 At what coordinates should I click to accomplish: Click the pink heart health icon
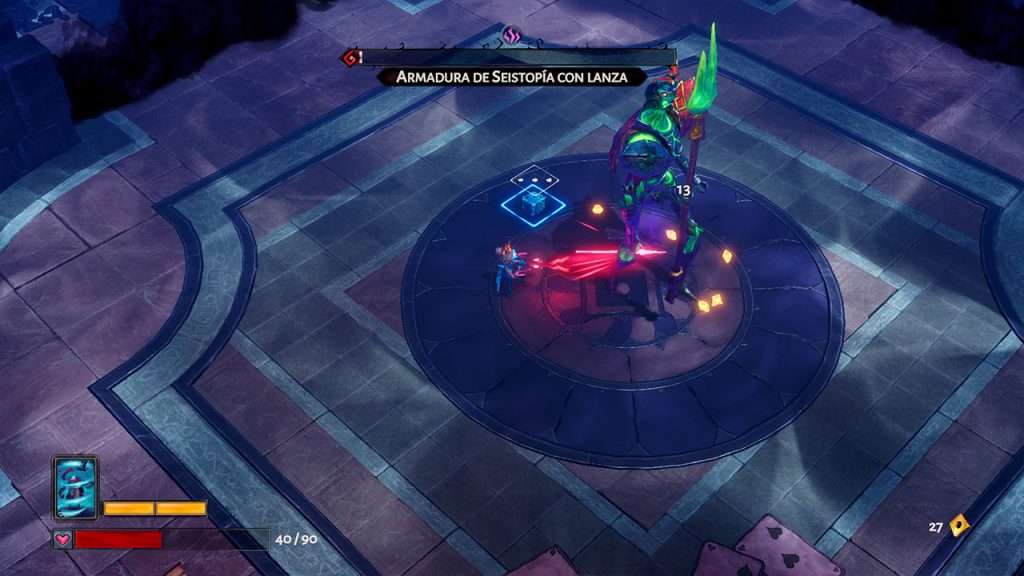point(63,540)
